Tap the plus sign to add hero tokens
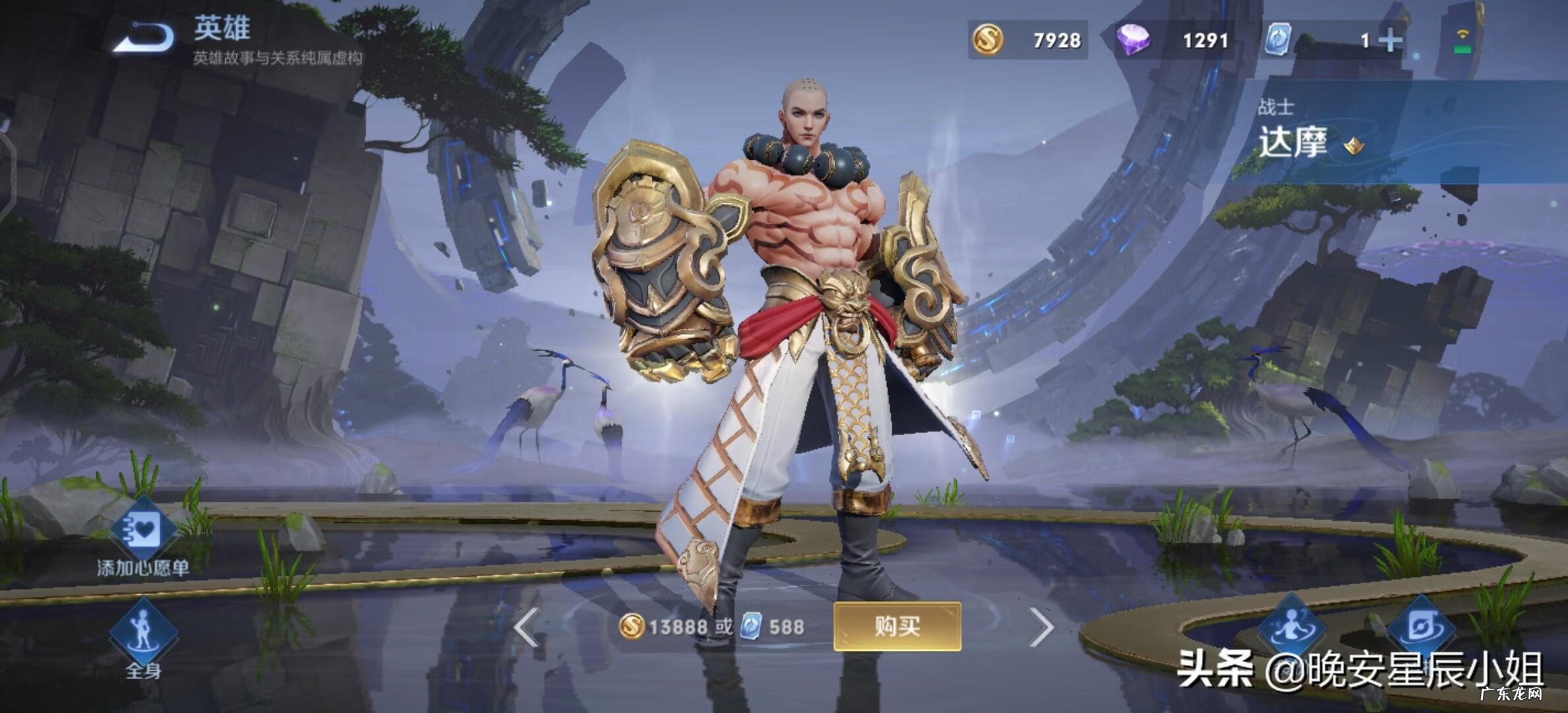The width and height of the screenshot is (1568, 713). coord(1392,40)
